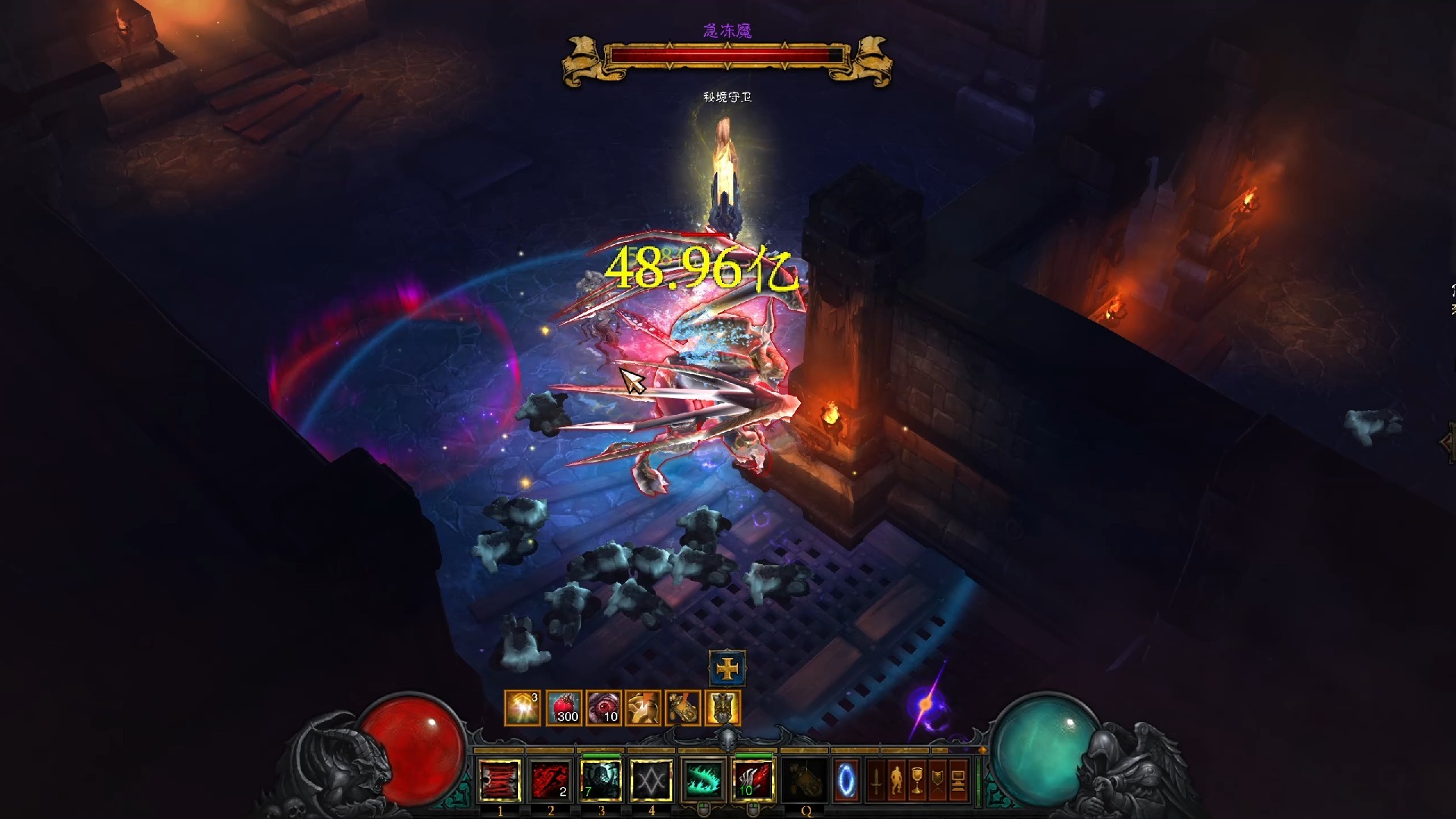
Task: Open the skills menu sword icon
Action: point(876,780)
